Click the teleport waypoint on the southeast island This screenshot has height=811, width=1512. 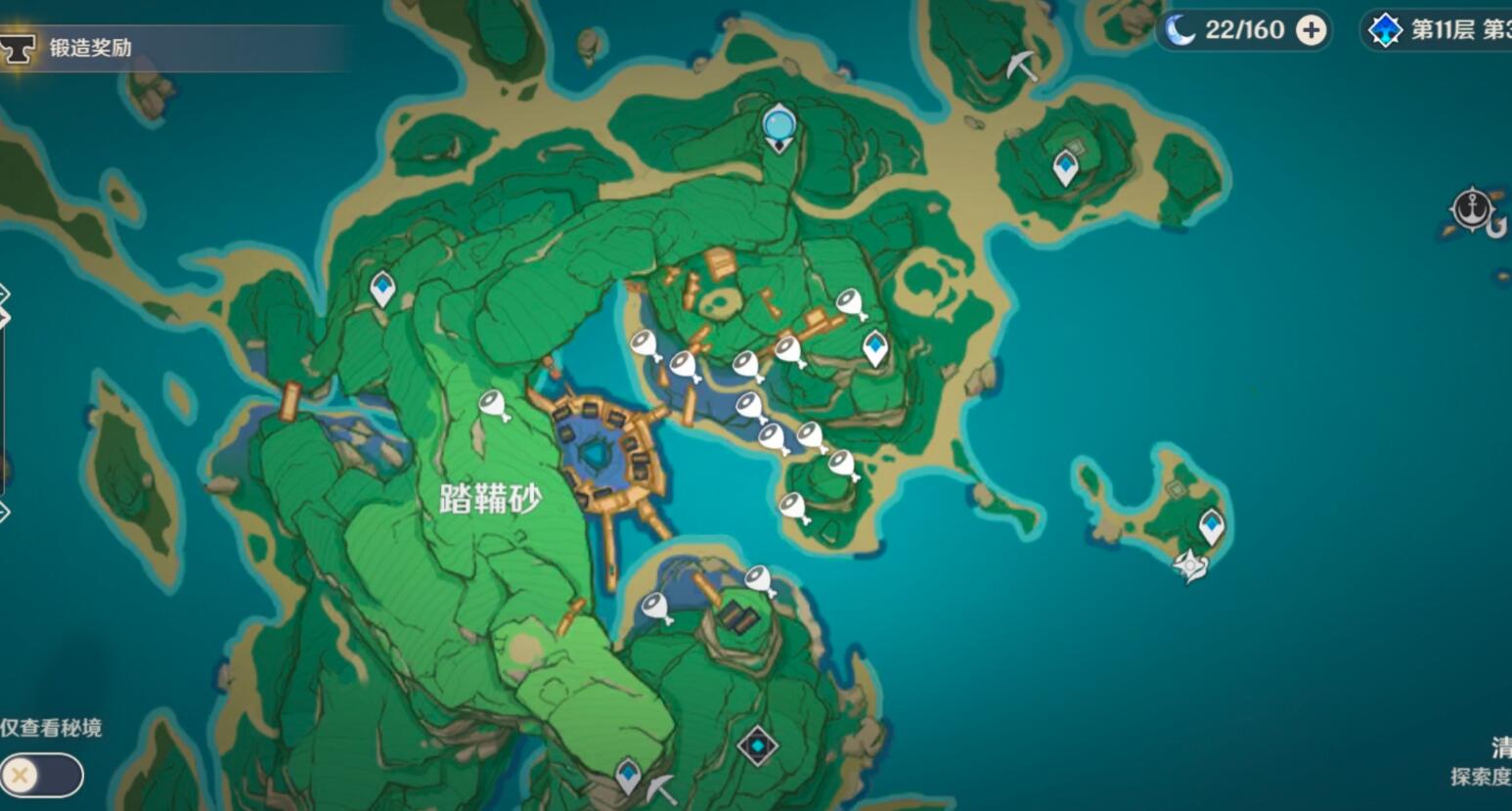pyautogui.click(x=1211, y=524)
